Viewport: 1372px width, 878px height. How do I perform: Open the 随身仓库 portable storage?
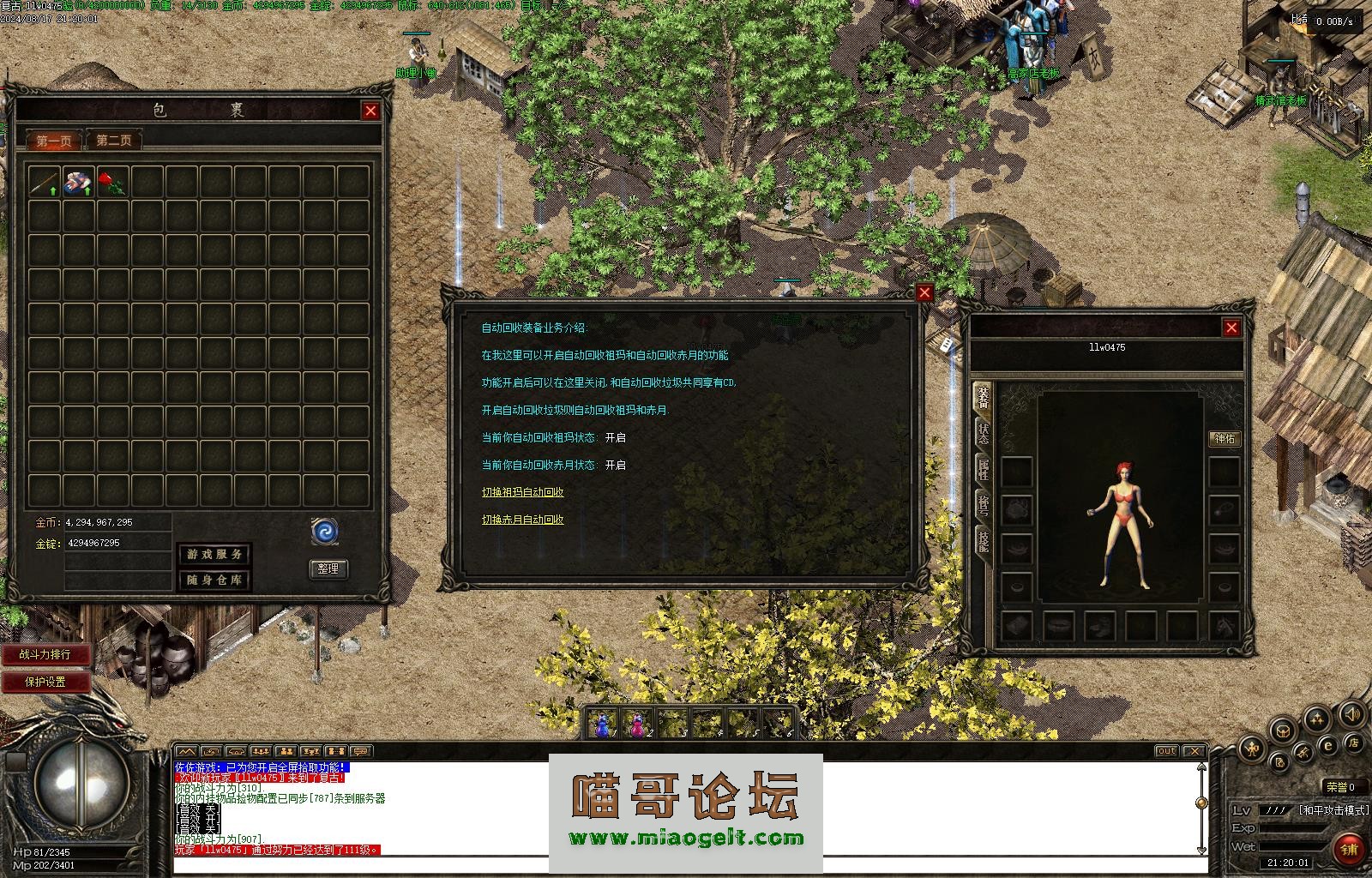point(214,580)
